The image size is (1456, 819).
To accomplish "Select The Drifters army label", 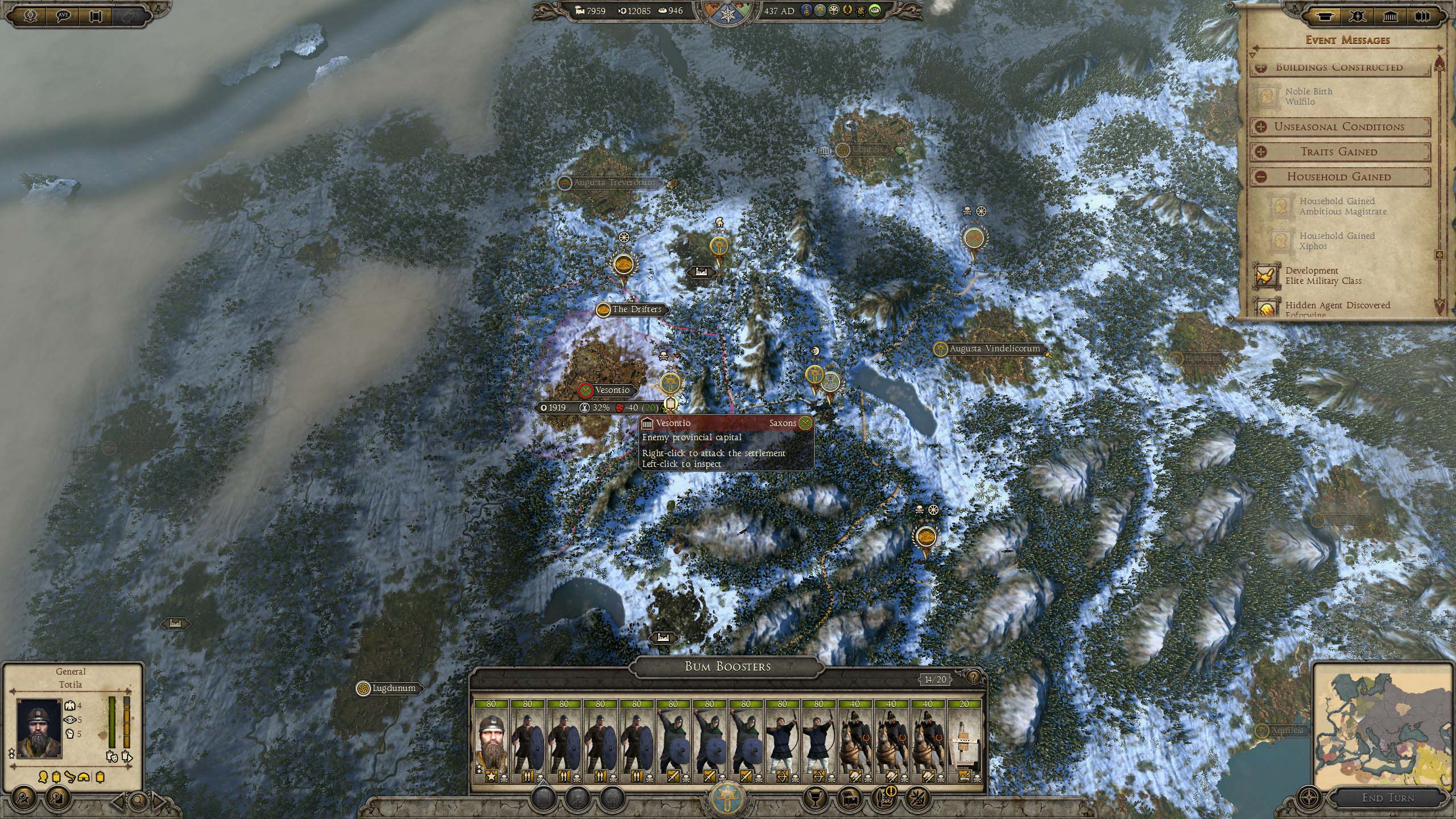I will [x=636, y=309].
